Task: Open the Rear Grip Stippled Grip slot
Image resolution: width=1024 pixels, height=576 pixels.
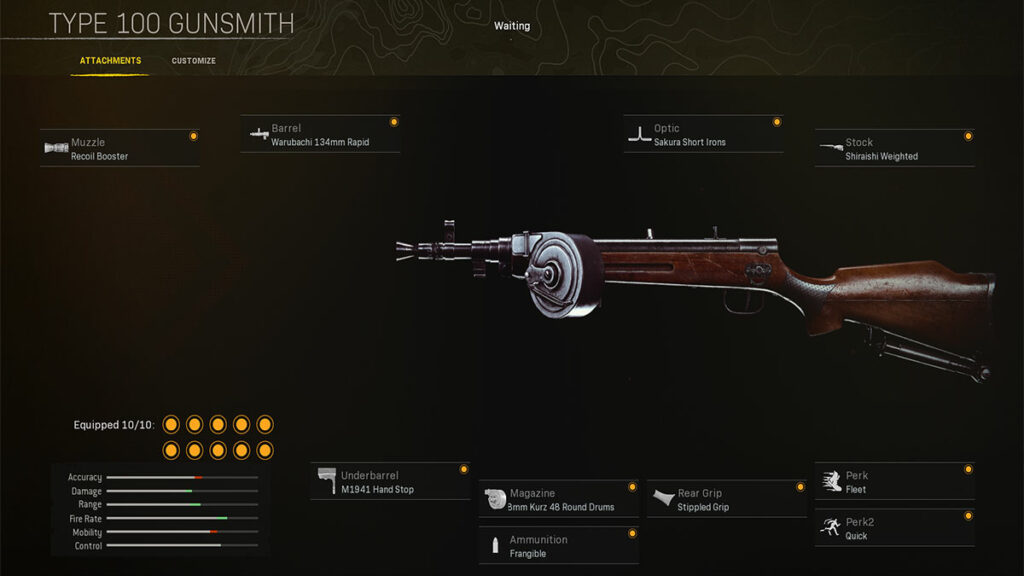Action: pyautogui.click(x=727, y=500)
